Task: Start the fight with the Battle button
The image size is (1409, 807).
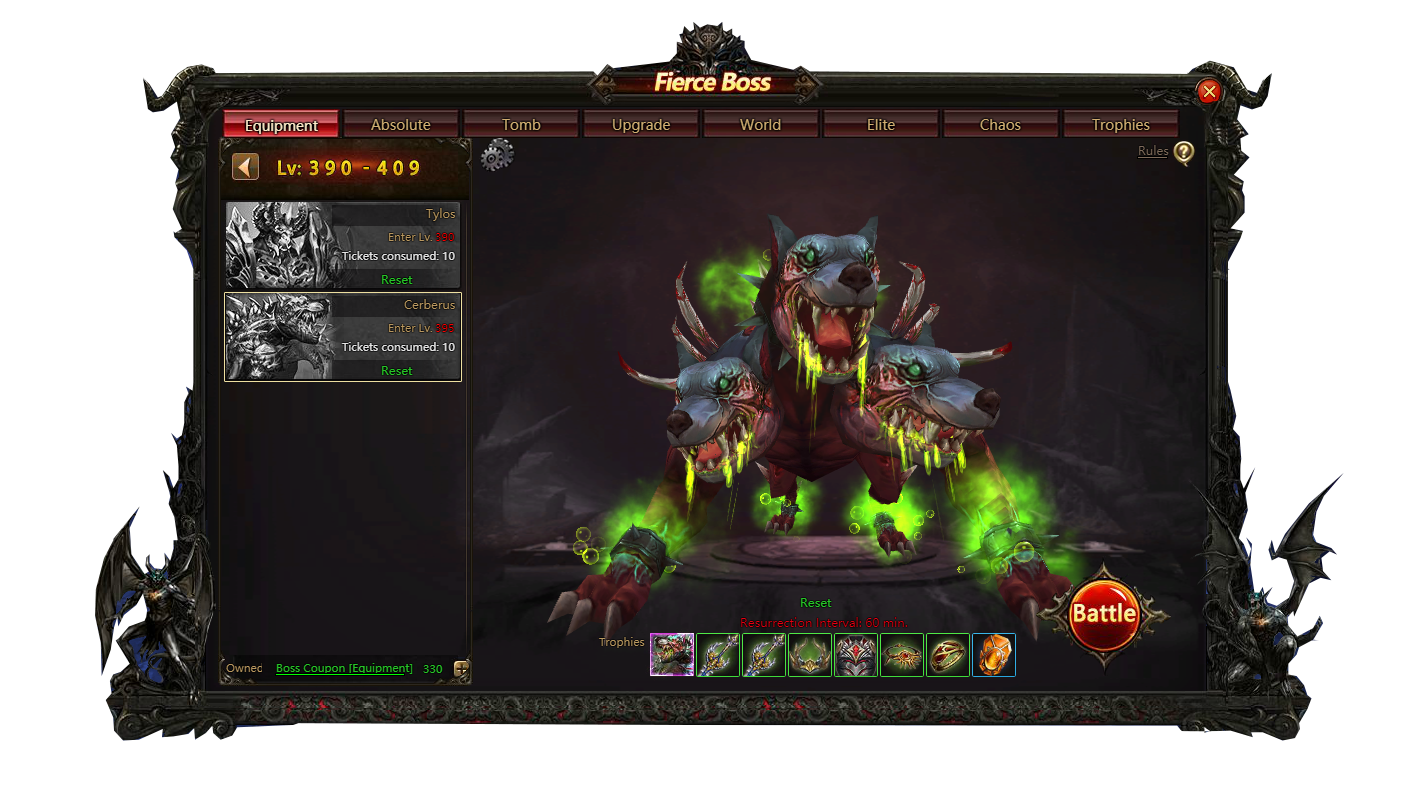Action: coord(1104,614)
